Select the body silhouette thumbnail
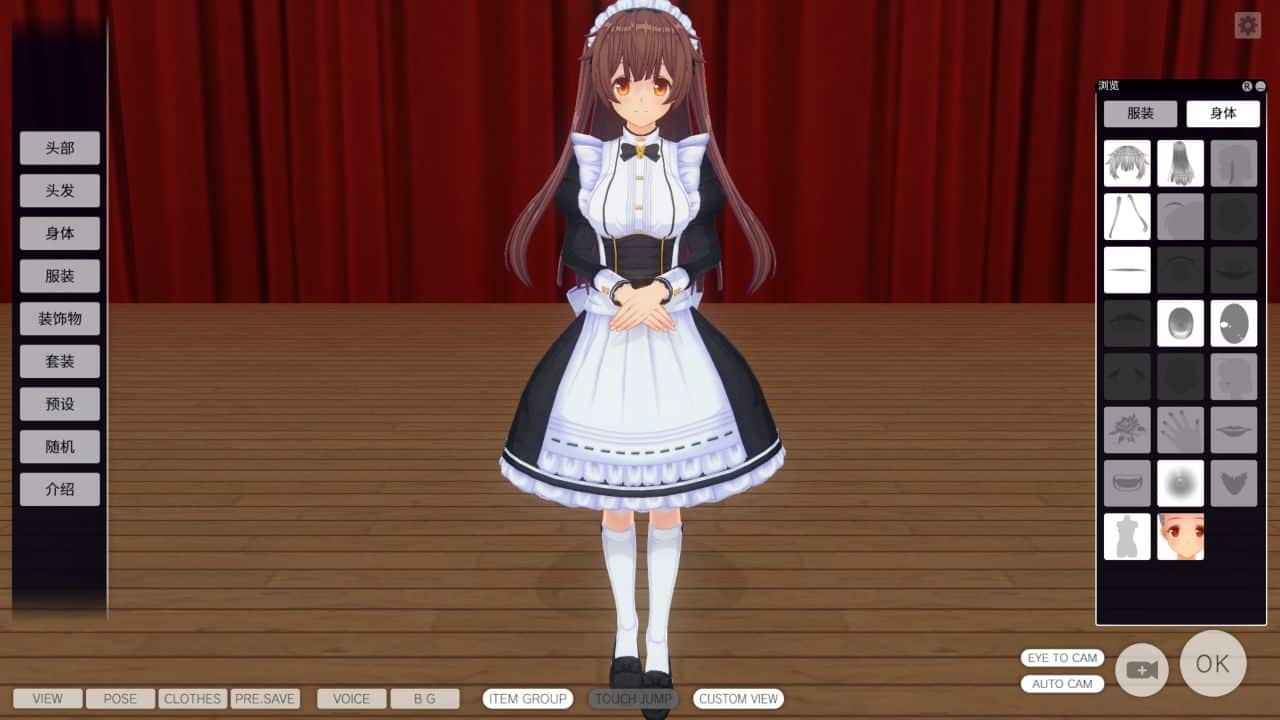The width and height of the screenshot is (1280, 720). tap(1127, 537)
